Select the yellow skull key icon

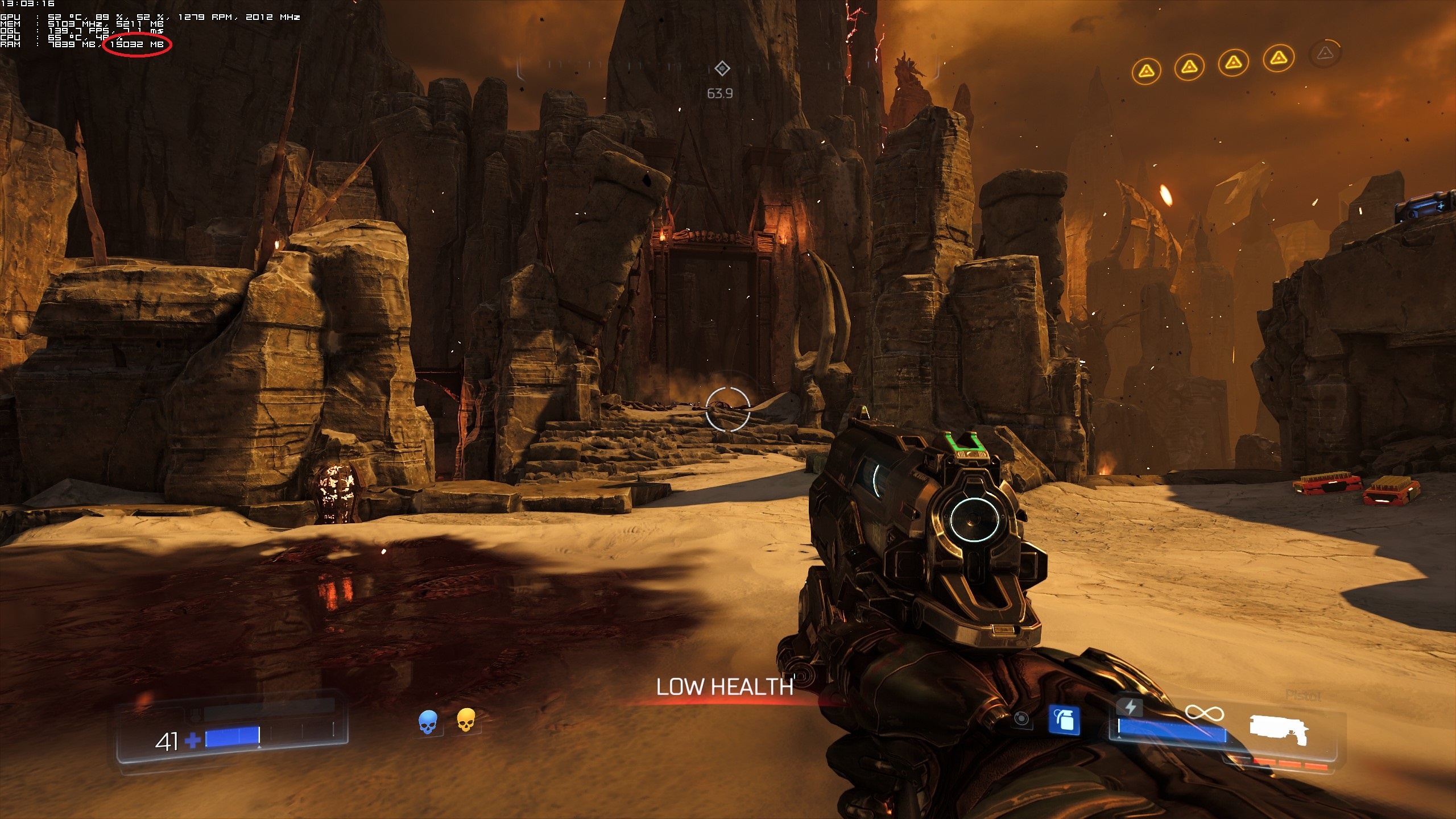pos(466,720)
